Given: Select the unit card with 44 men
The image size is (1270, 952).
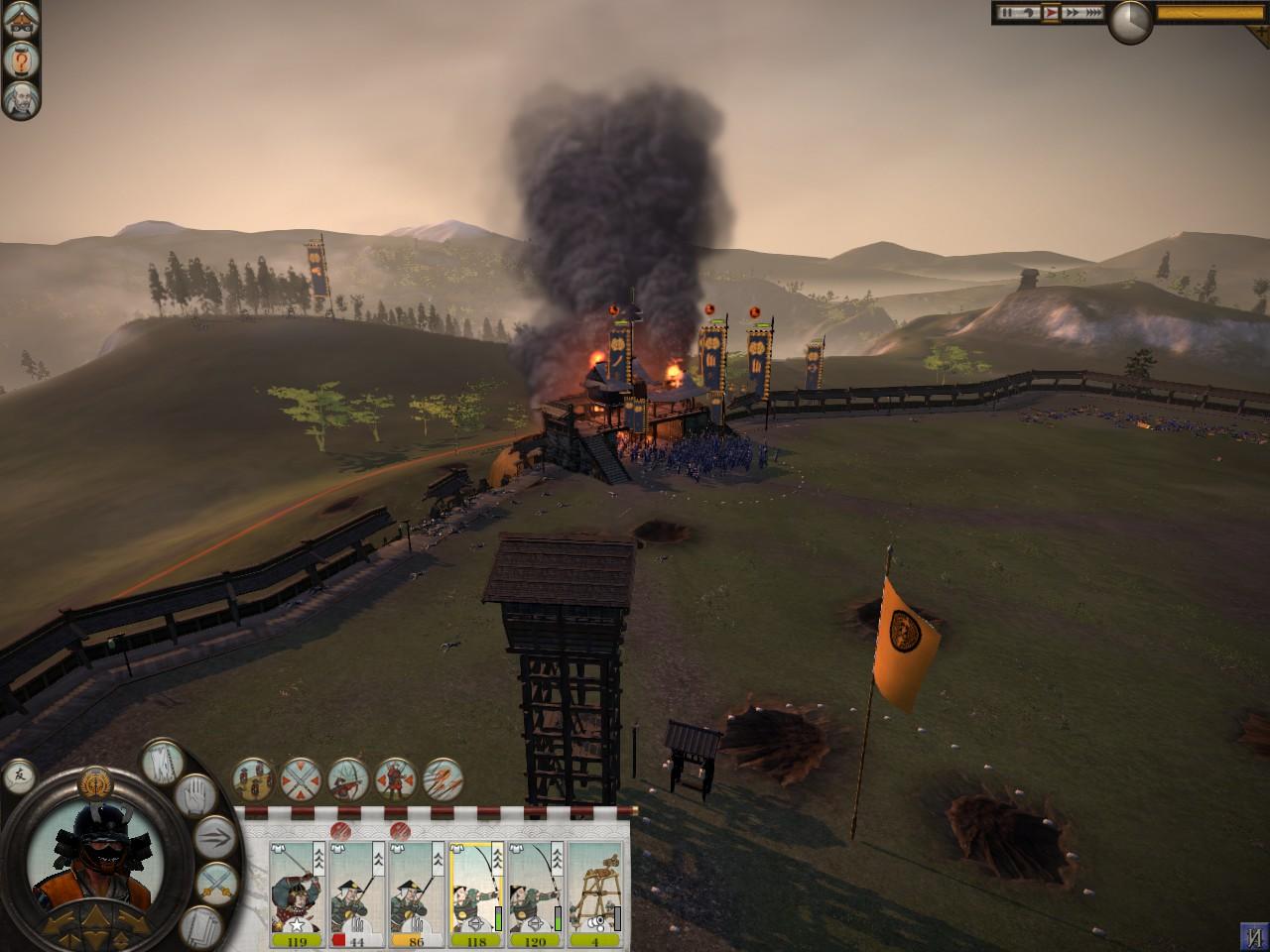Looking at the screenshot, I should (x=357, y=889).
